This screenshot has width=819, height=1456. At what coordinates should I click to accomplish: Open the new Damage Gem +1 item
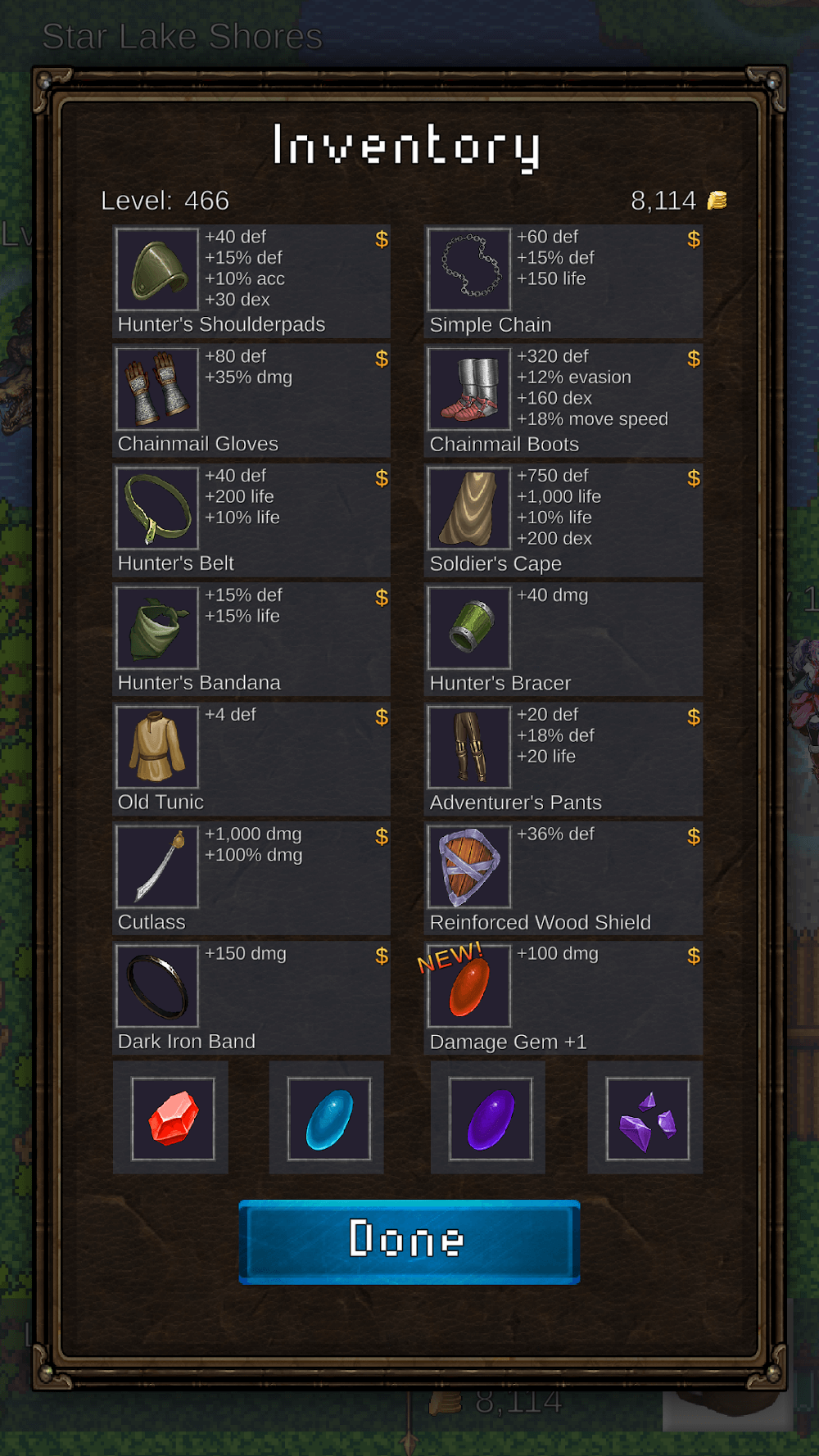pos(563,999)
